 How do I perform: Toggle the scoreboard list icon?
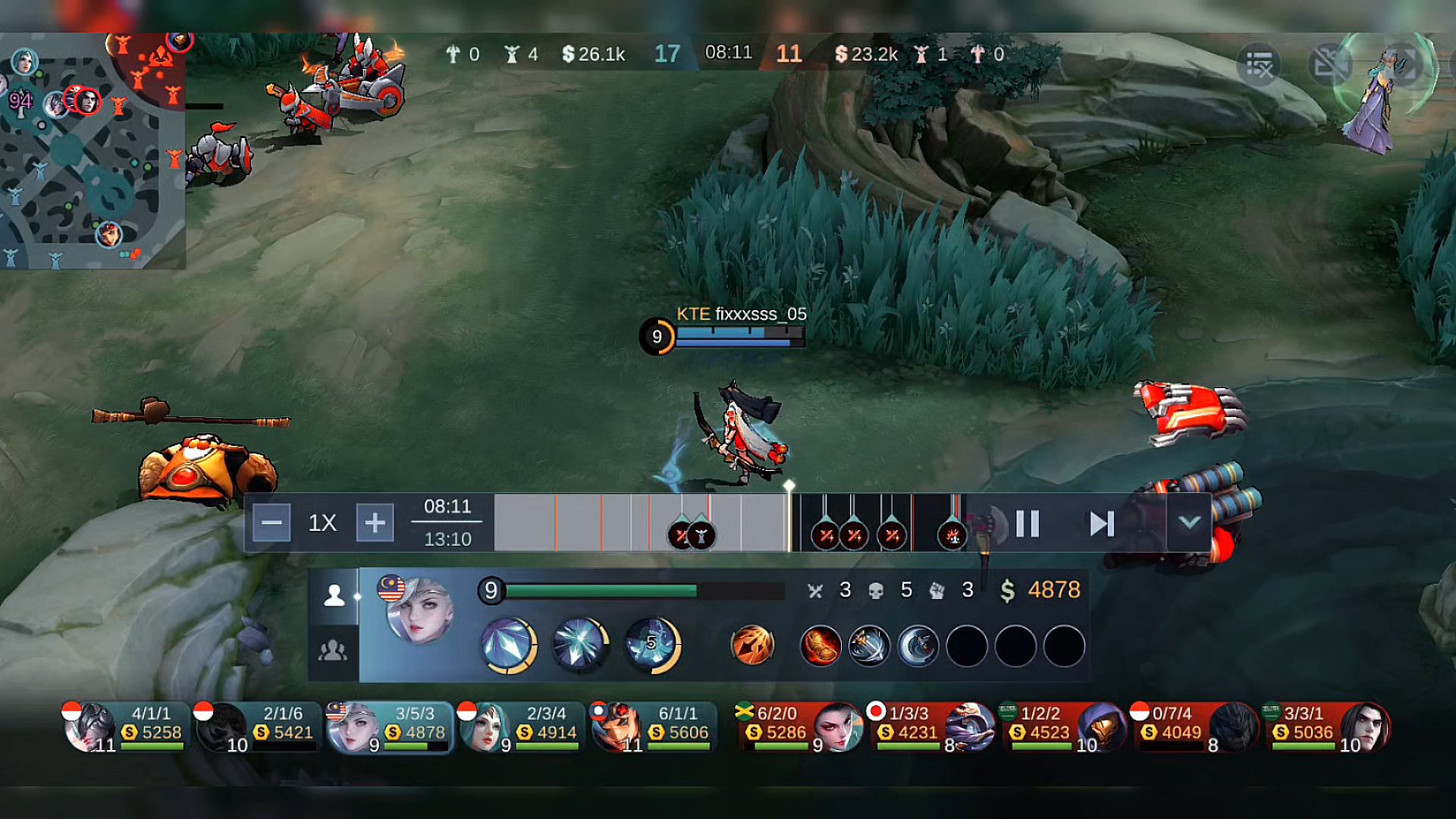tap(1259, 66)
